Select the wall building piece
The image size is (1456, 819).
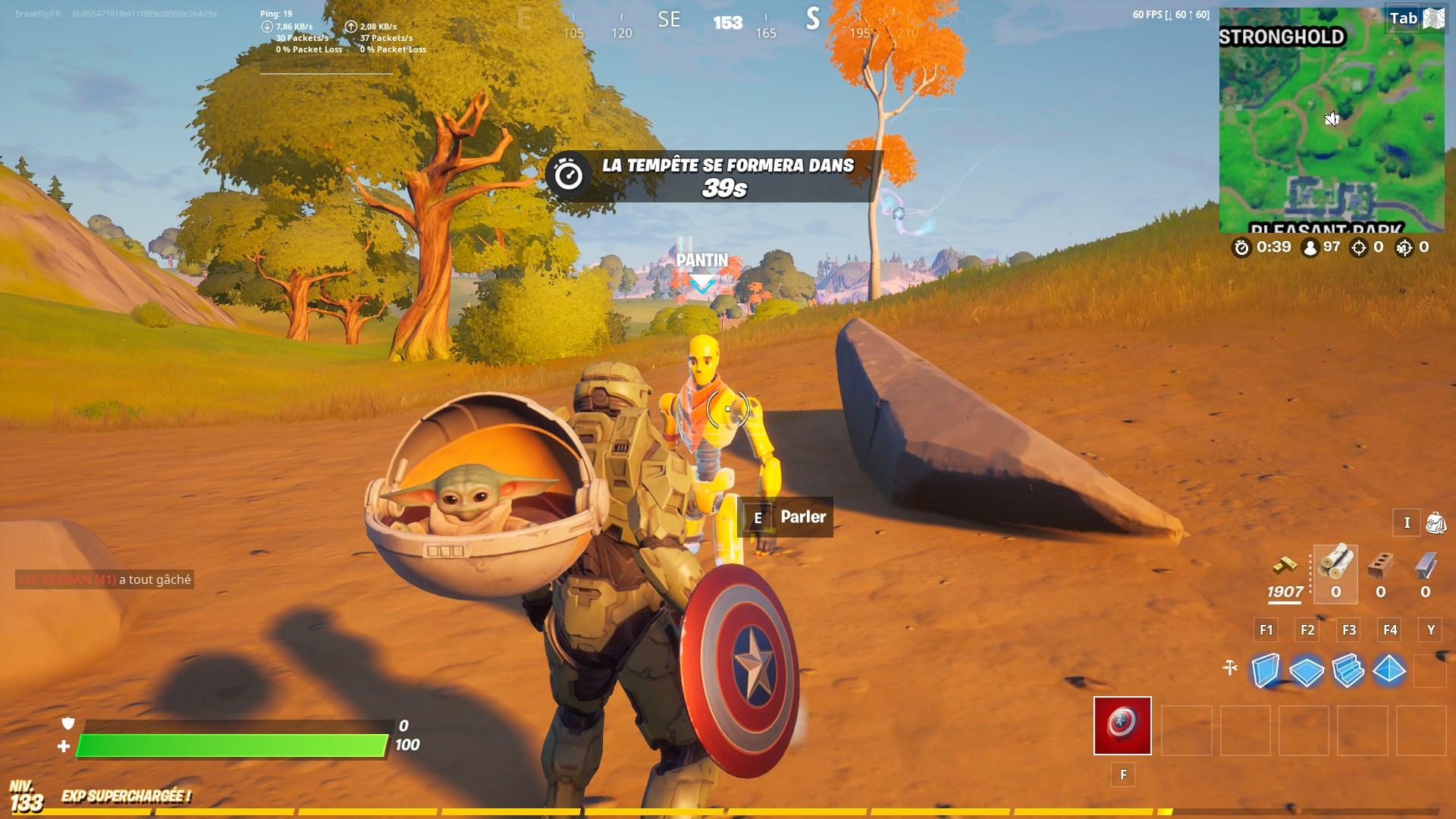tap(1265, 670)
